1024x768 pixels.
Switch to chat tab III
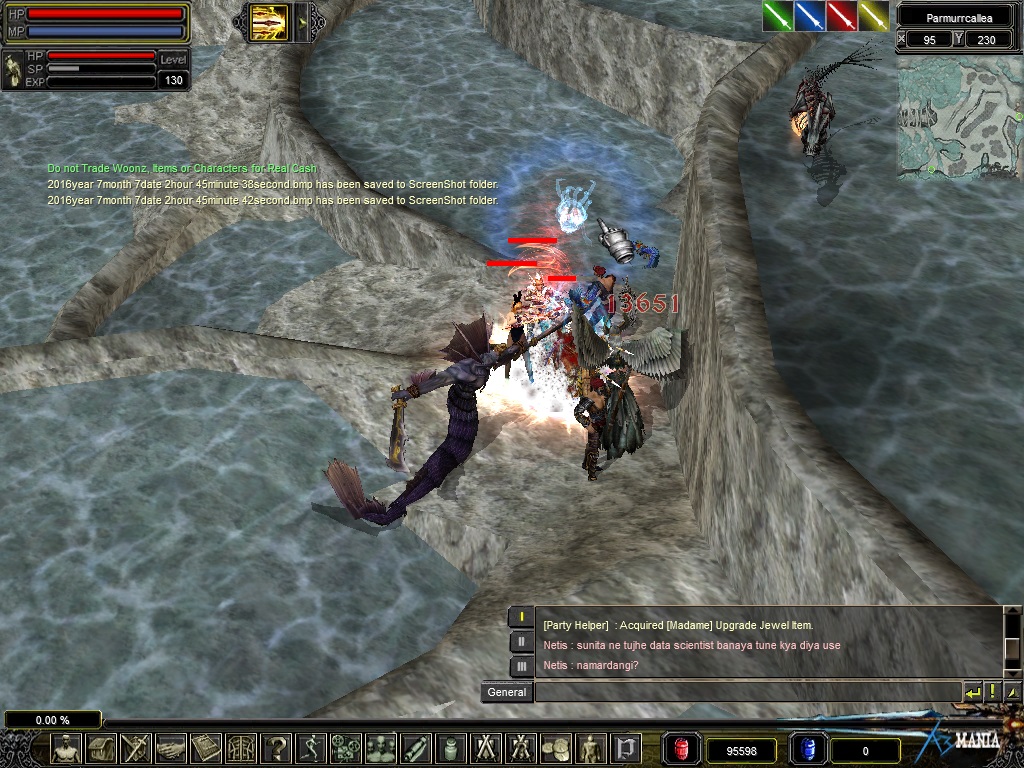(x=521, y=666)
